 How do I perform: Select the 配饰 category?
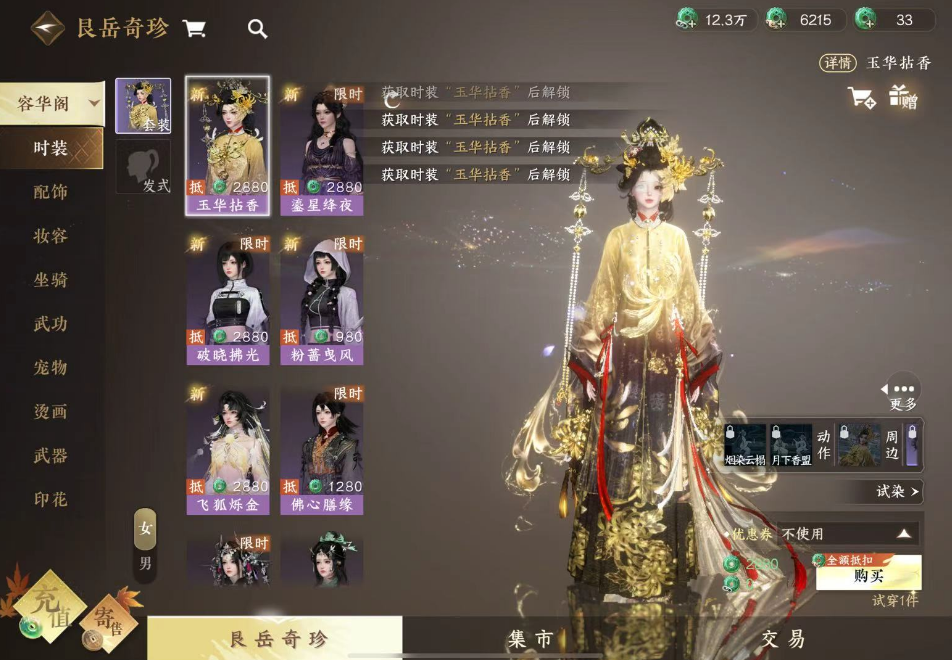click(x=51, y=192)
